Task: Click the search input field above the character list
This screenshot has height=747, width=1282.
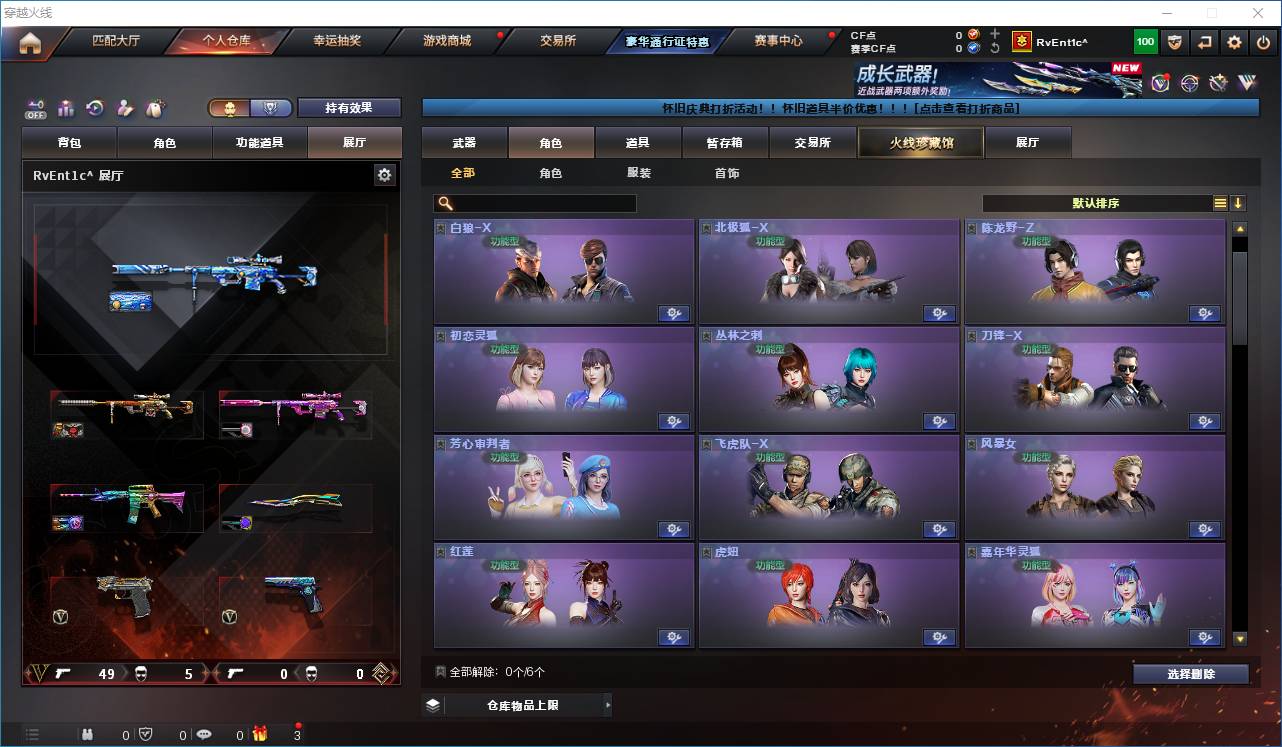Action: pos(535,203)
